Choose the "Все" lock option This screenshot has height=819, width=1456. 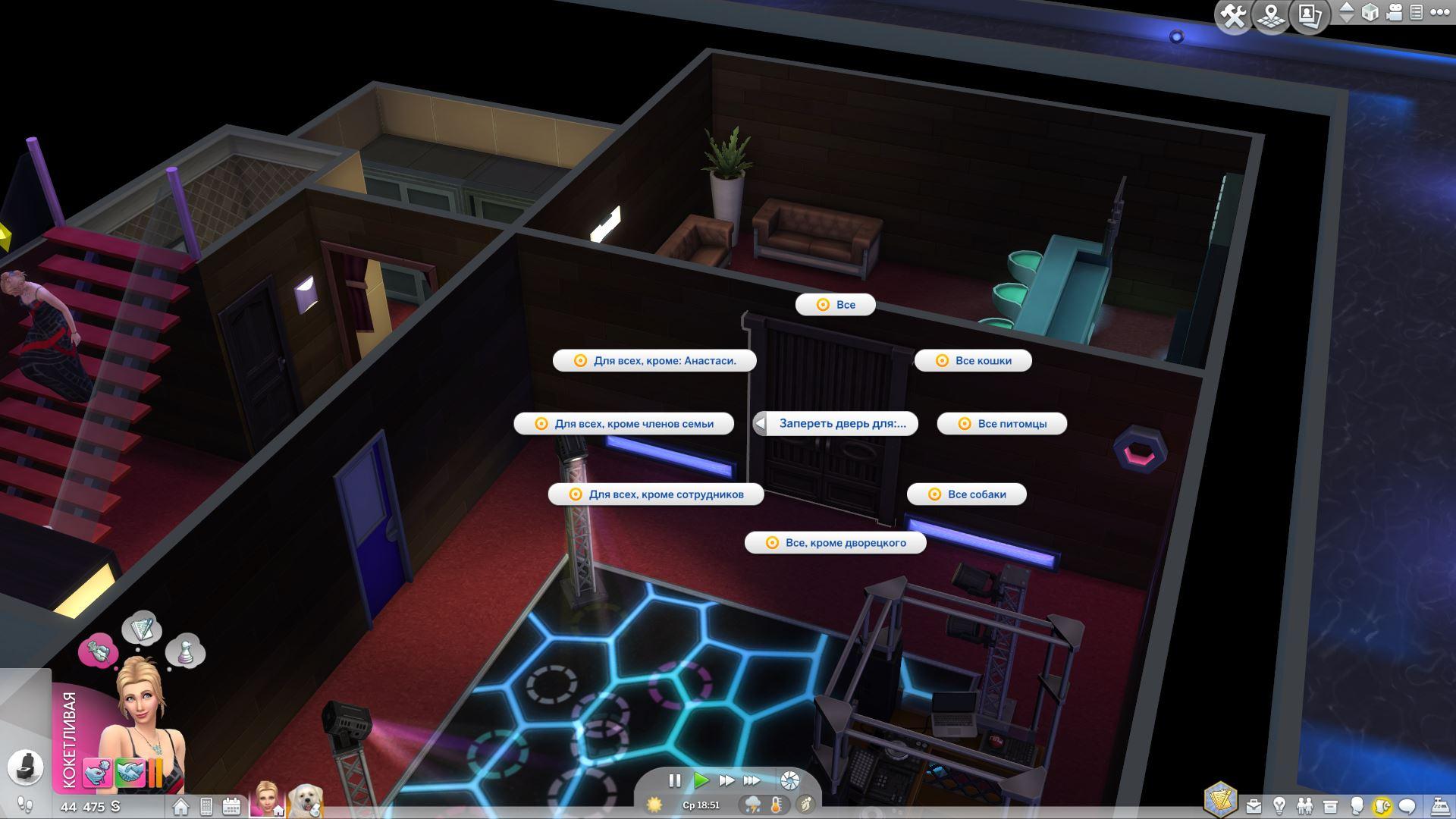click(835, 305)
